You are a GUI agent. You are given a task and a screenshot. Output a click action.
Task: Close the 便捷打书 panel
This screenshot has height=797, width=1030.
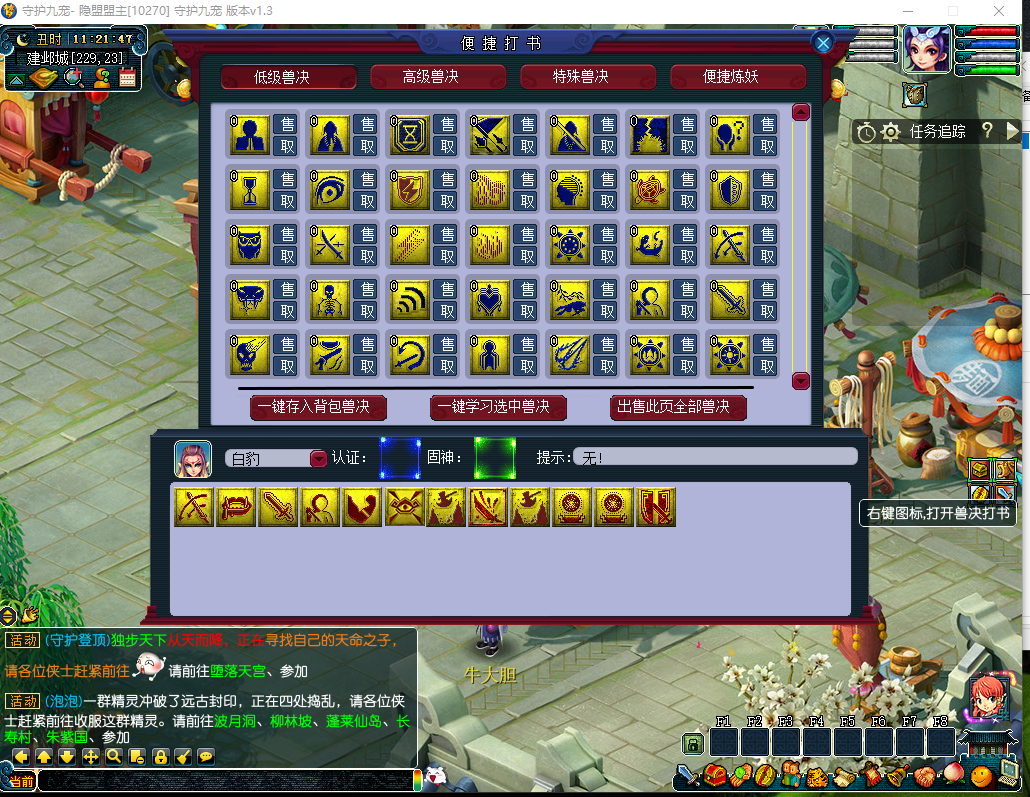coord(823,43)
